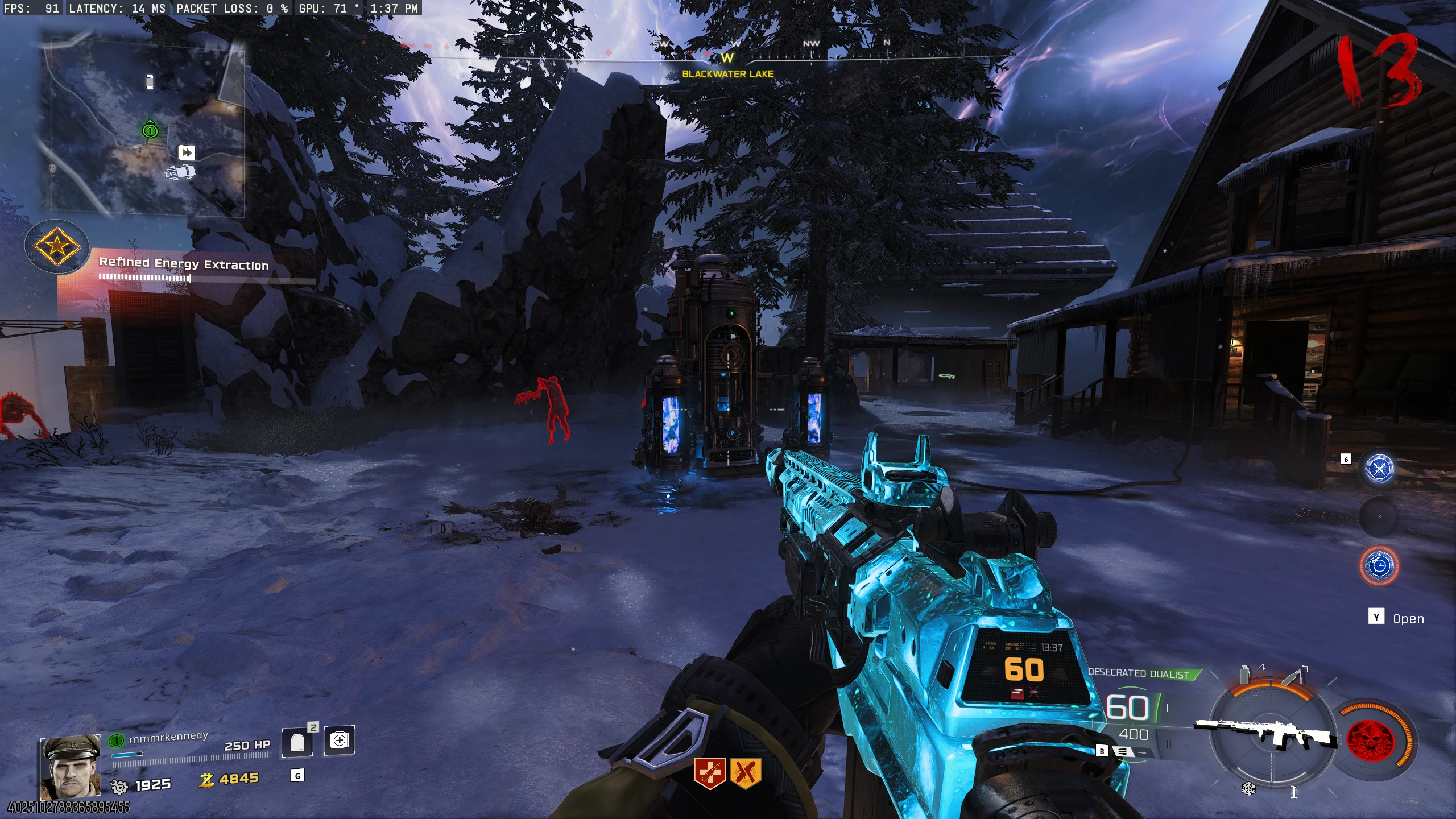This screenshot has height=819, width=1456.
Task: Select the tactical grenade canister icon
Action: coord(1245,675)
